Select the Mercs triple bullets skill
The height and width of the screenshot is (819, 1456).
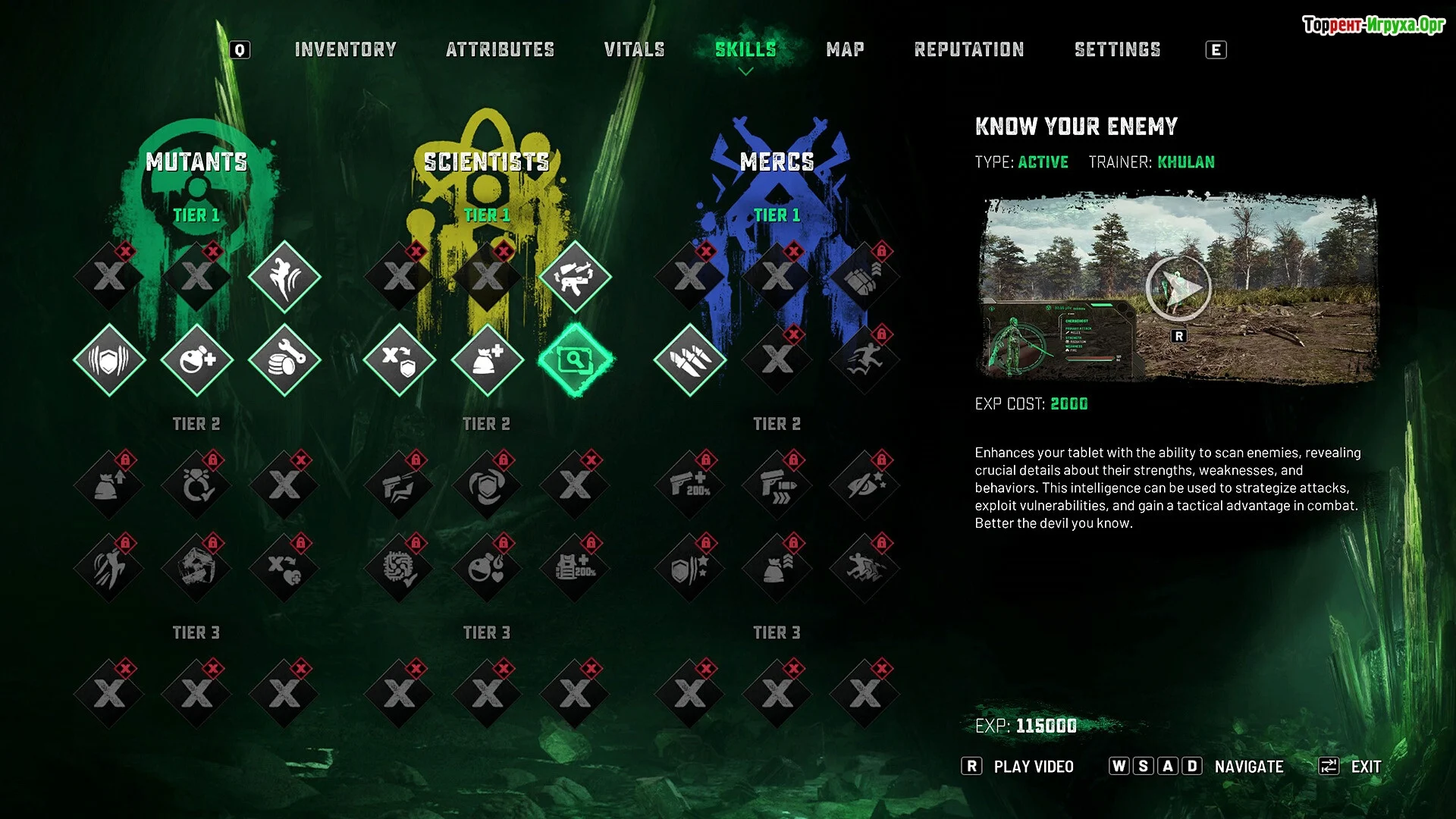689,359
